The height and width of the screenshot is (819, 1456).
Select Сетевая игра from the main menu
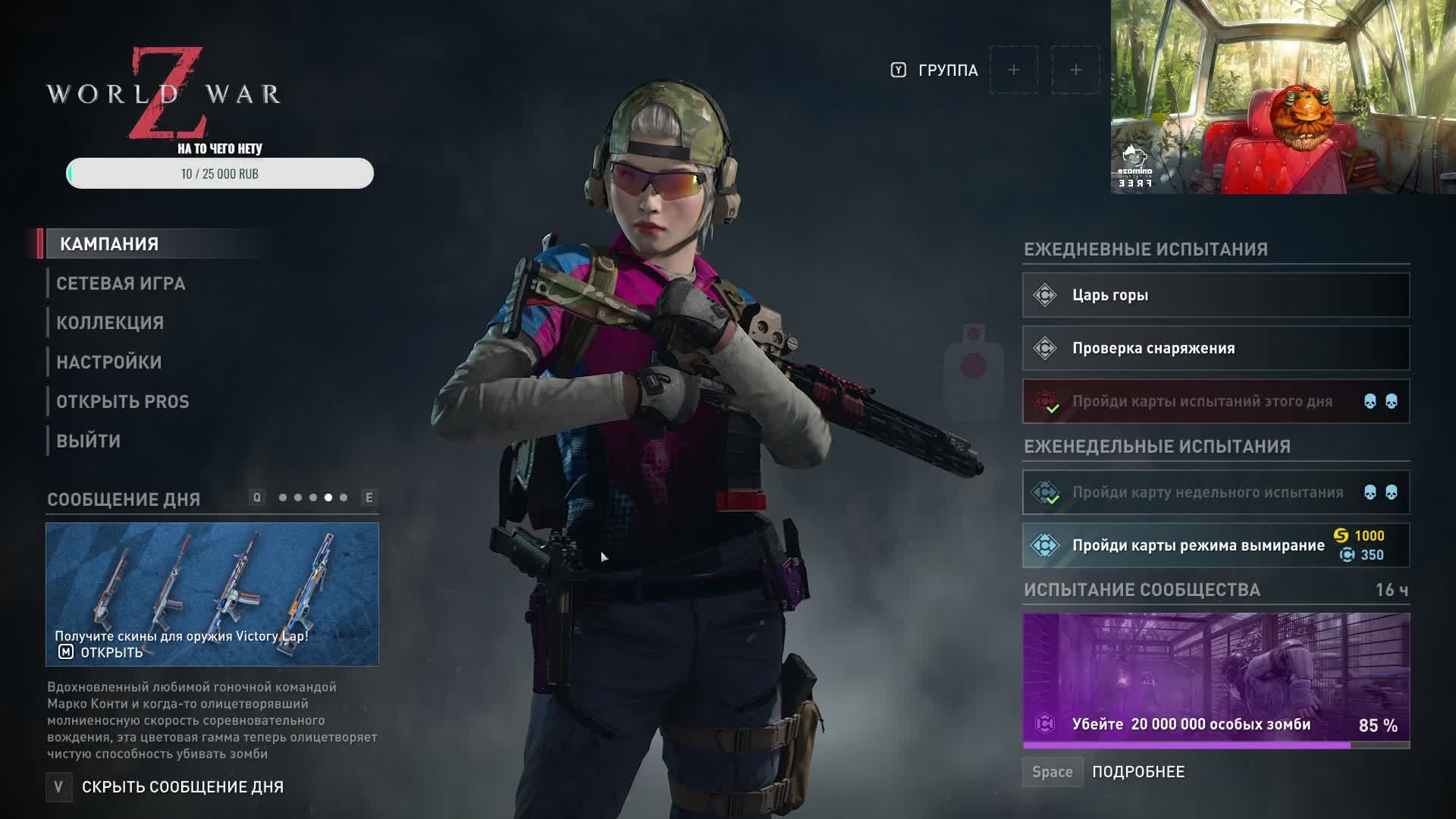point(121,284)
